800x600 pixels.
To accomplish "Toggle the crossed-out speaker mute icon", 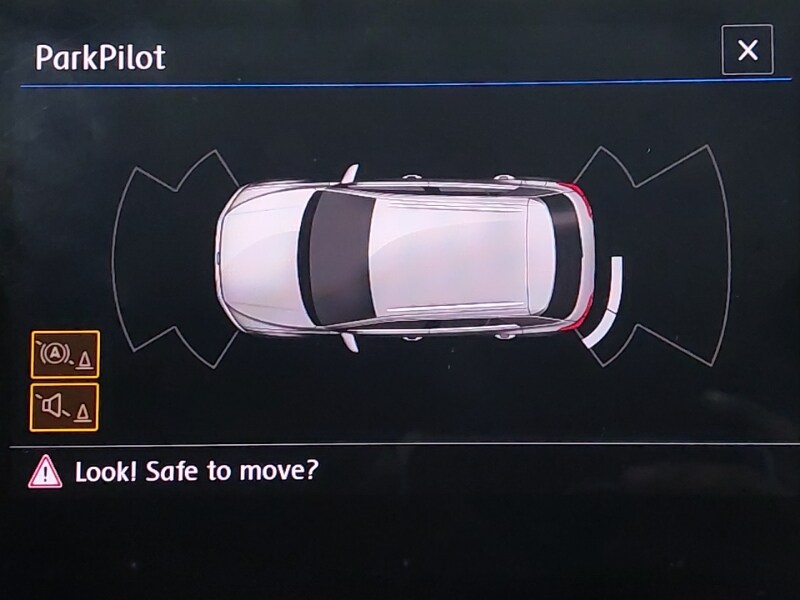I will tap(65, 407).
